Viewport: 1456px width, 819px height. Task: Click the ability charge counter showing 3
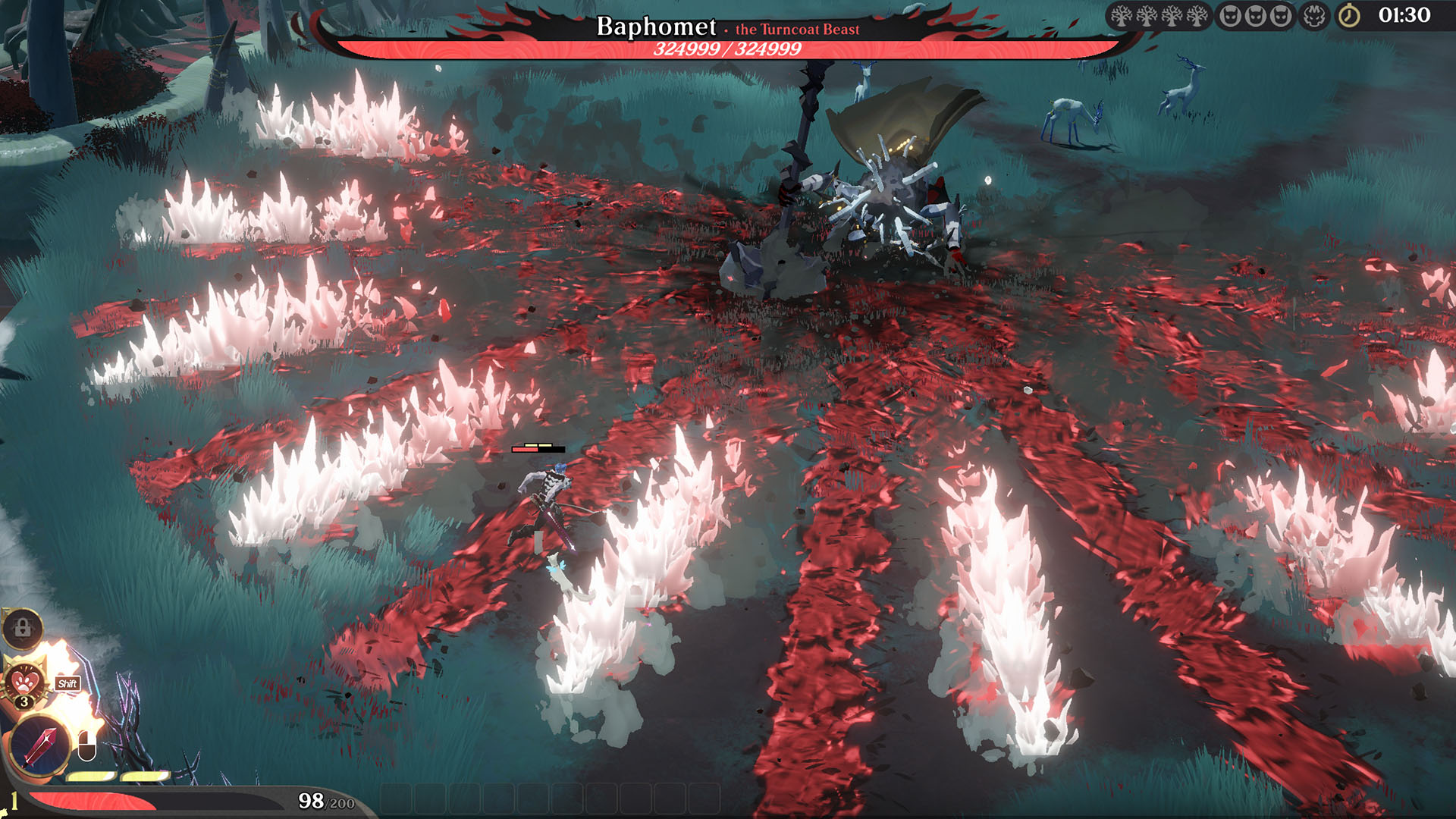[24, 700]
